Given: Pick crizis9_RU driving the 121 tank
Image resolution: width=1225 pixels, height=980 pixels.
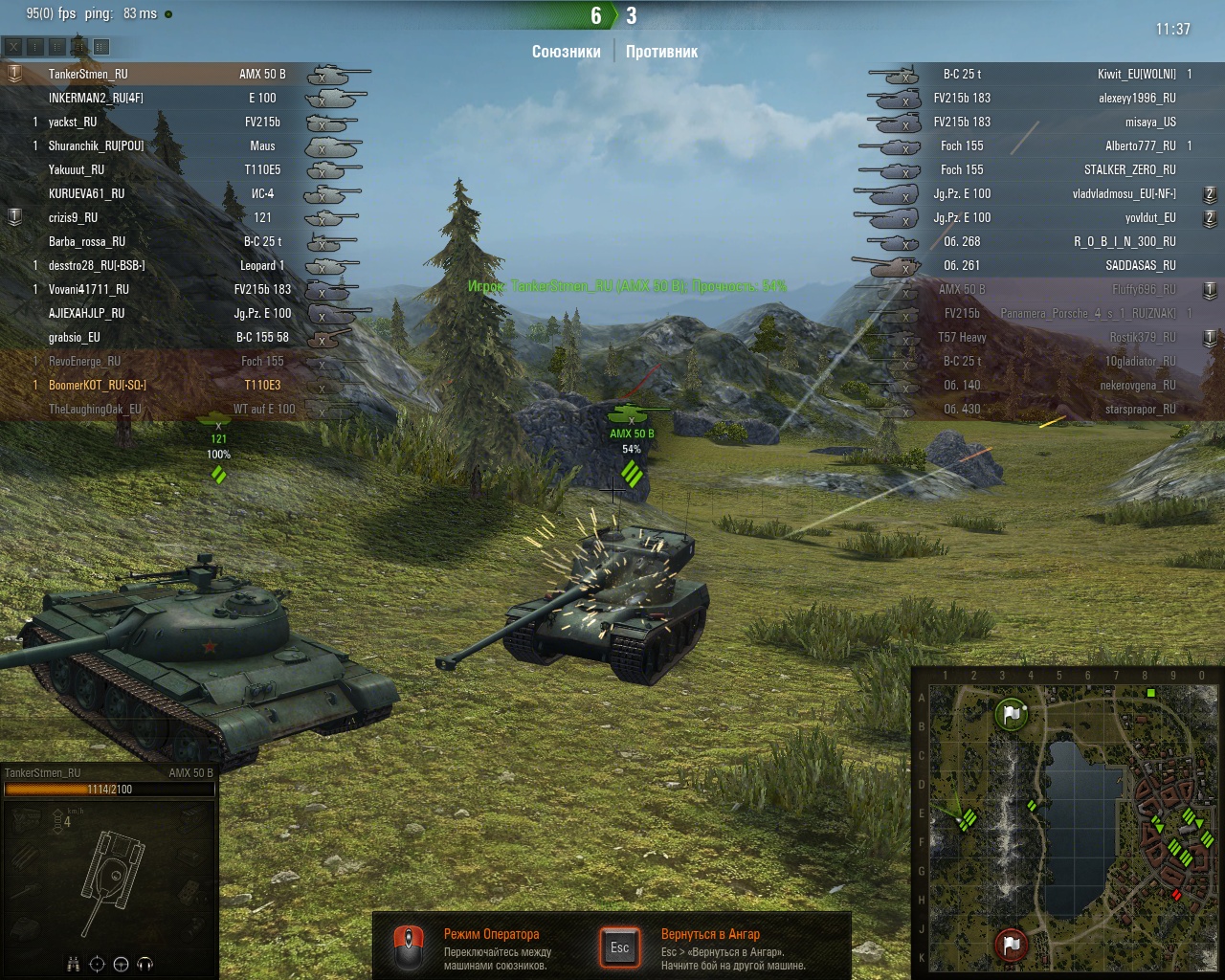Looking at the screenshot, I should (74, 217).
